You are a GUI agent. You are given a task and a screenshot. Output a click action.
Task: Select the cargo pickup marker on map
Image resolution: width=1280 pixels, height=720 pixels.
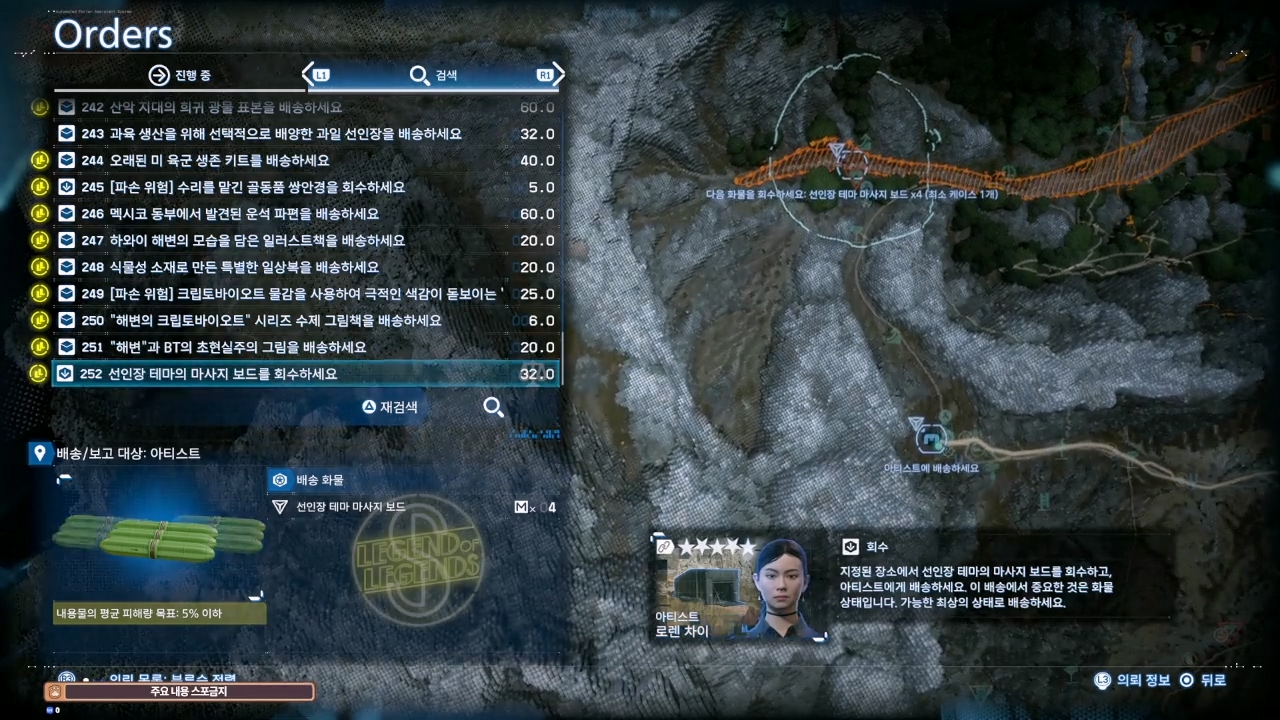[841, 155]
